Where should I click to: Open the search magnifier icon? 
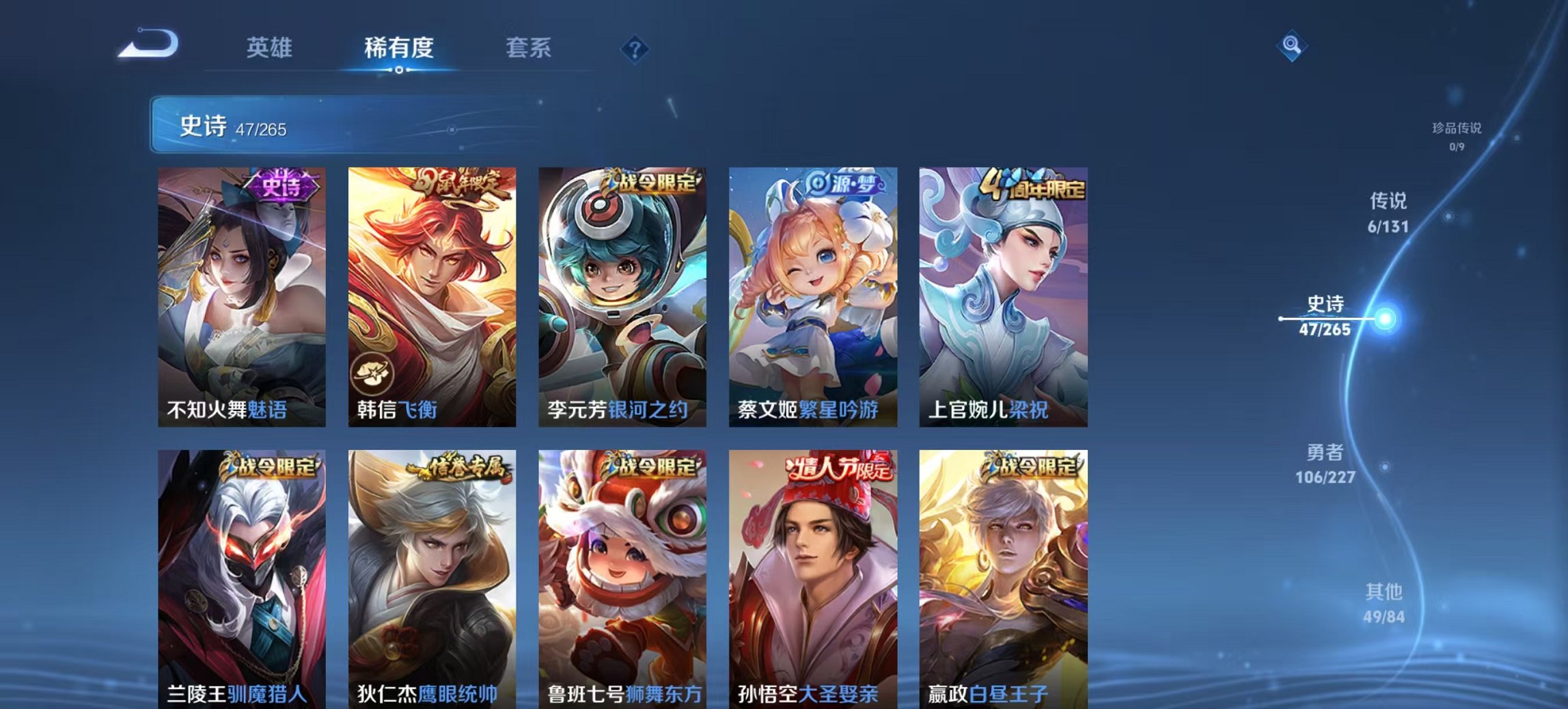(x=1291, y=45)
